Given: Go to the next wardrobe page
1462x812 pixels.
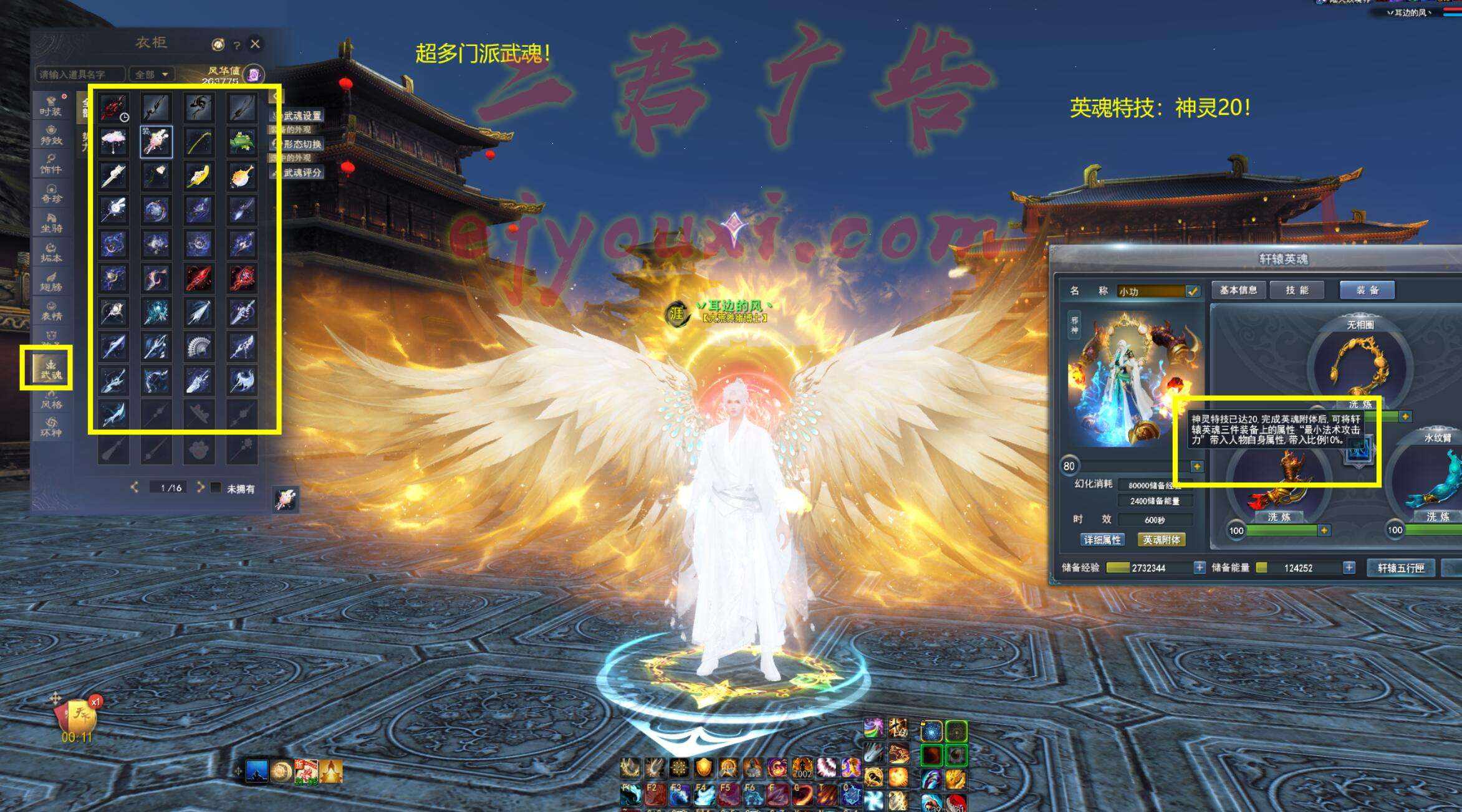Looking at the screenshot, I should 200,487.
